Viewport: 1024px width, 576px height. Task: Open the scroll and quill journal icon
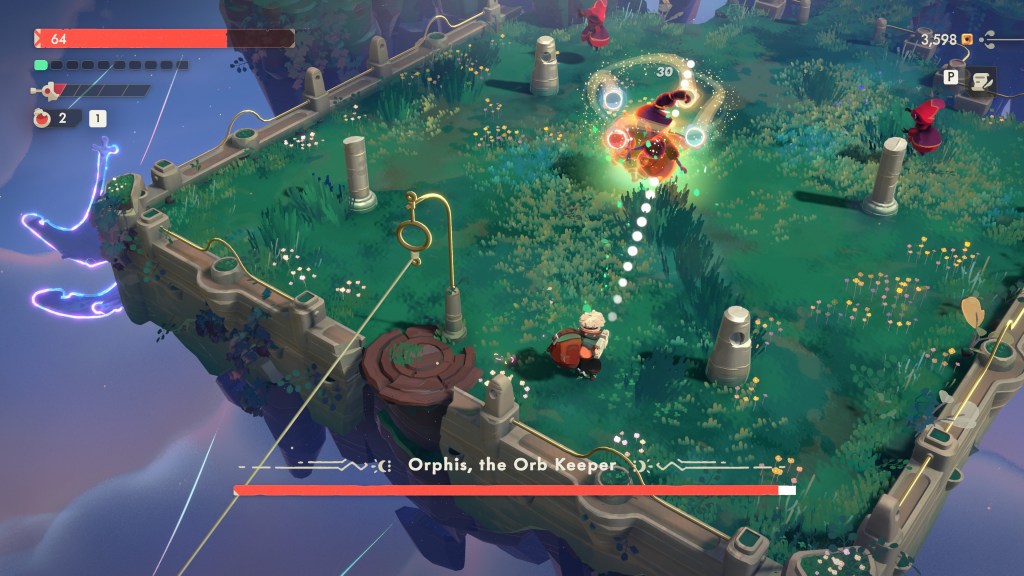[x=978, y=80]
